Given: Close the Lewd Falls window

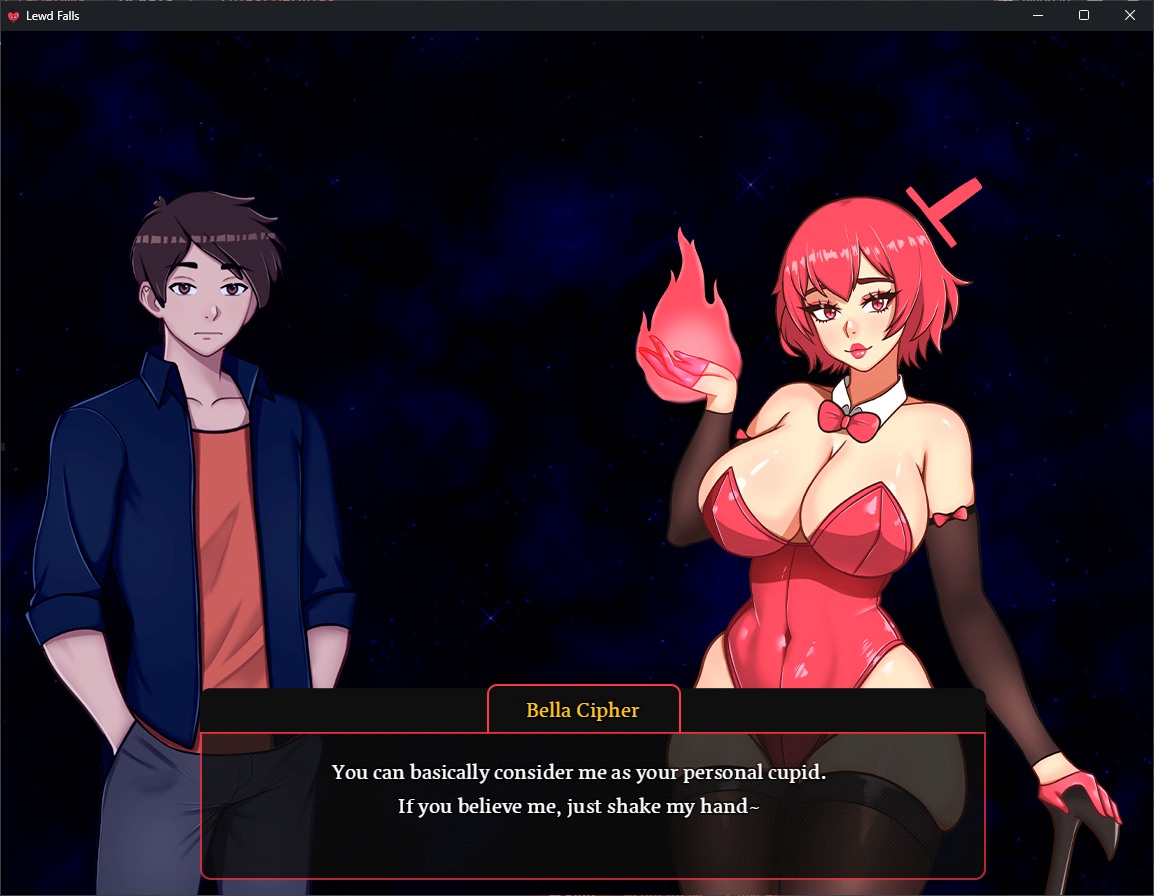Looking at the screenshot, I should pyautogui.click(x=1130, y=16).
